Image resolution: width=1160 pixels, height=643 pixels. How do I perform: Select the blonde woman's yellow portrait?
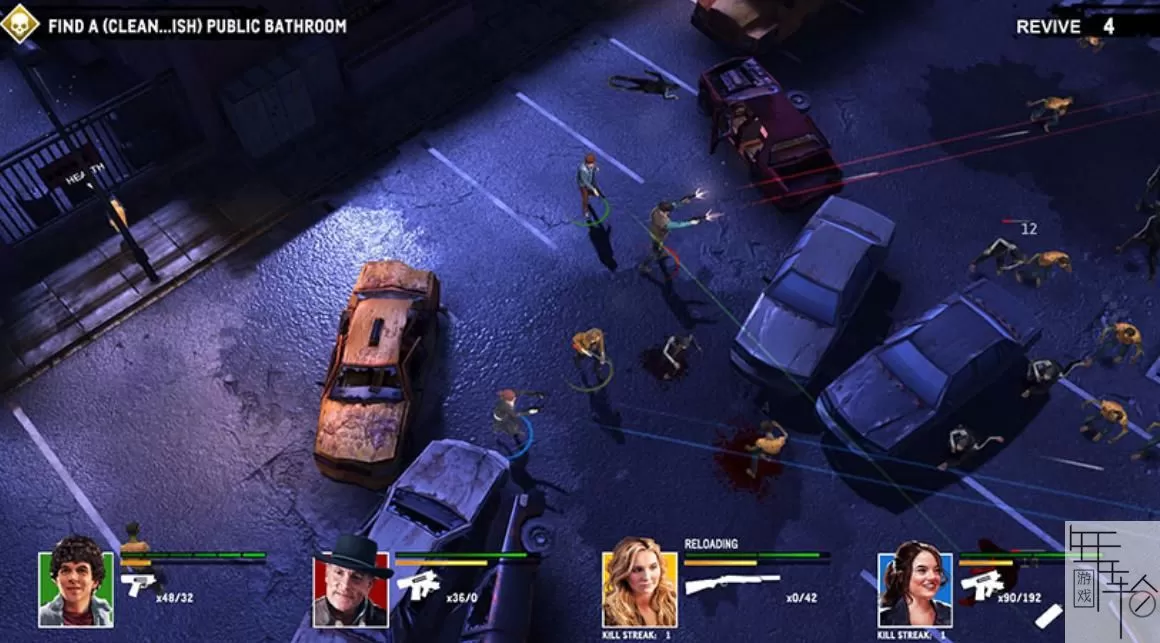coord(639,589)
